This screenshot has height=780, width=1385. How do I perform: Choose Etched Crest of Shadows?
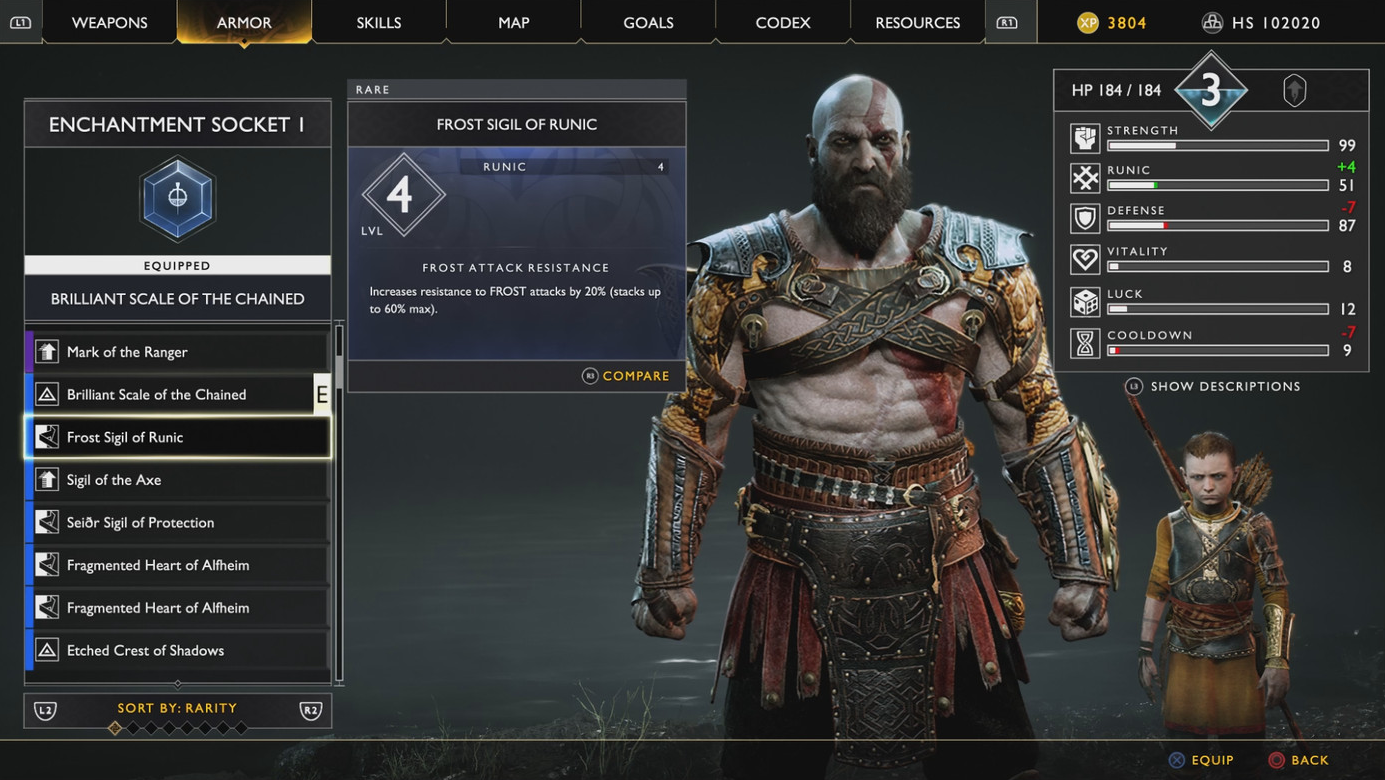point(177,651)
